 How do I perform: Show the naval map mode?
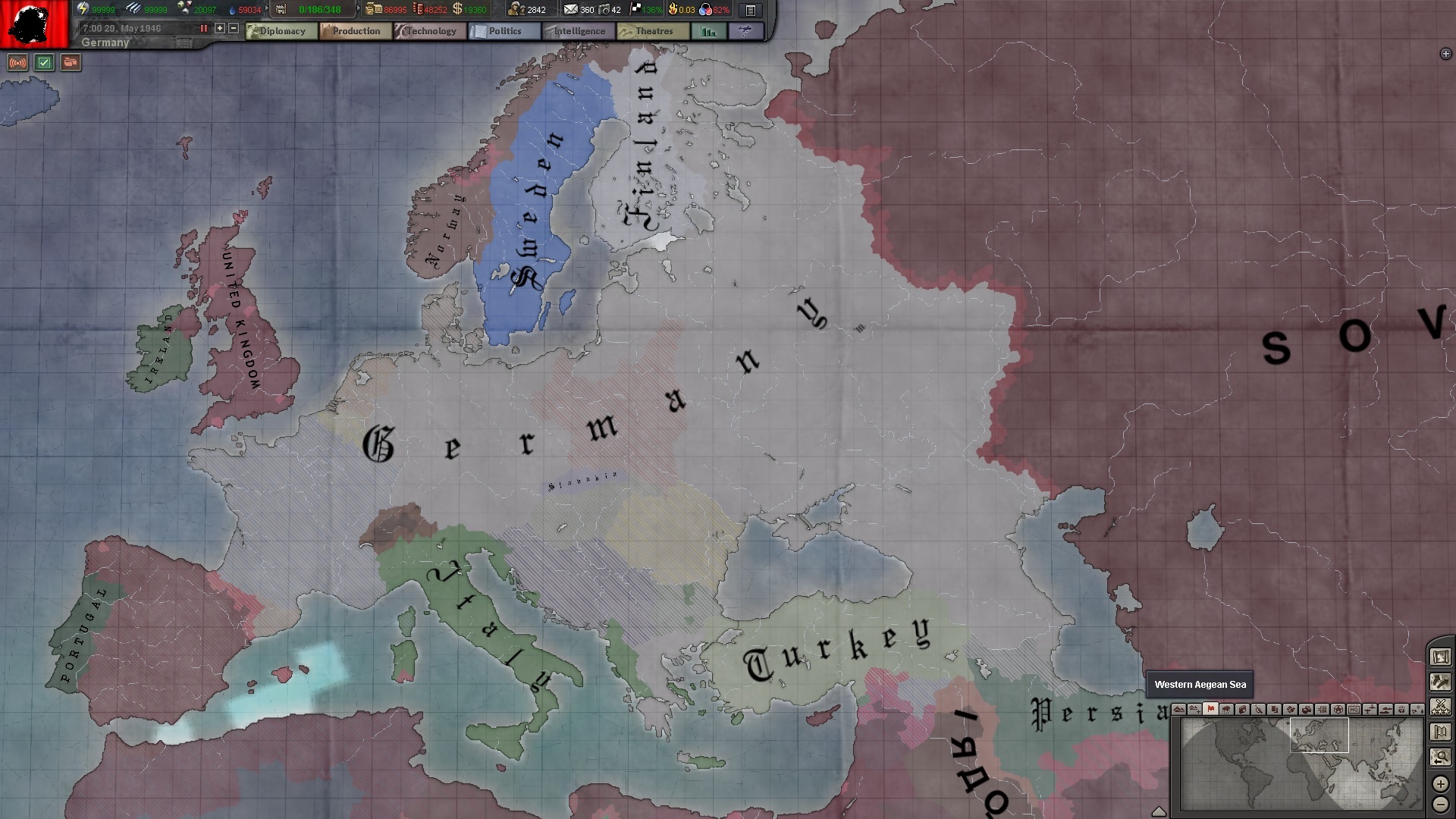click(x=1386, y=711)
